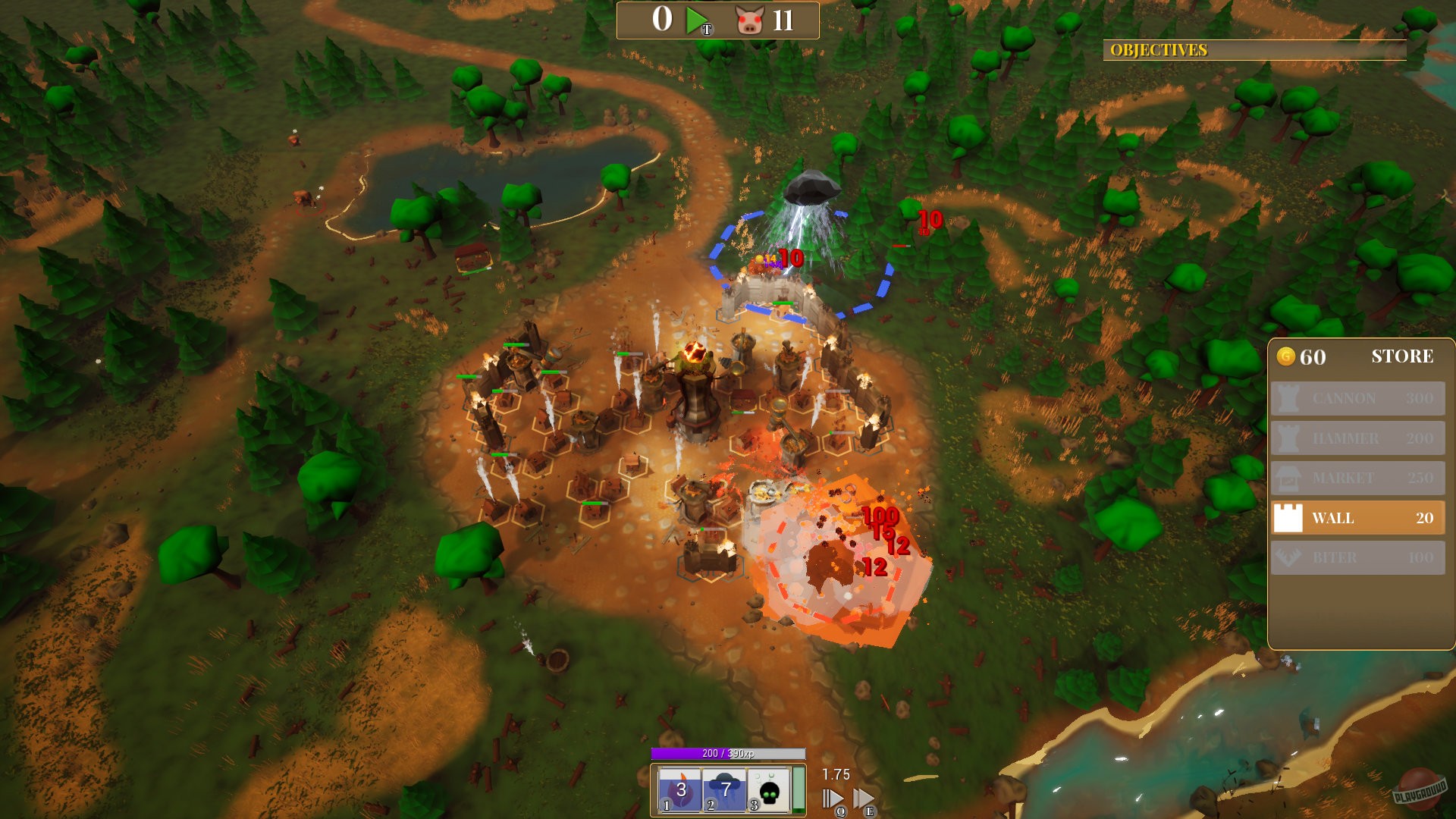This screenshot has height=819, width=1456.
Task: Open the STORE panel header
Action: pyautogui.click(x=1403, y=355)
